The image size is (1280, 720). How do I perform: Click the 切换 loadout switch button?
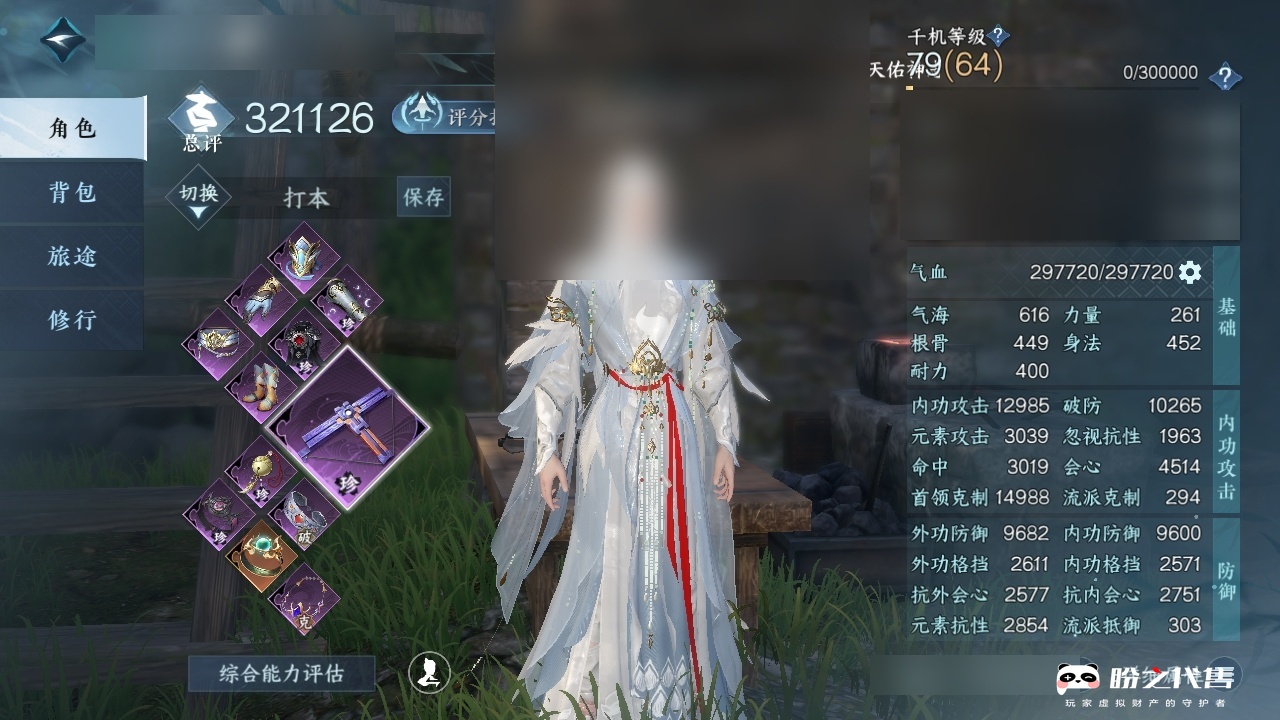click(x=199, y=196)
